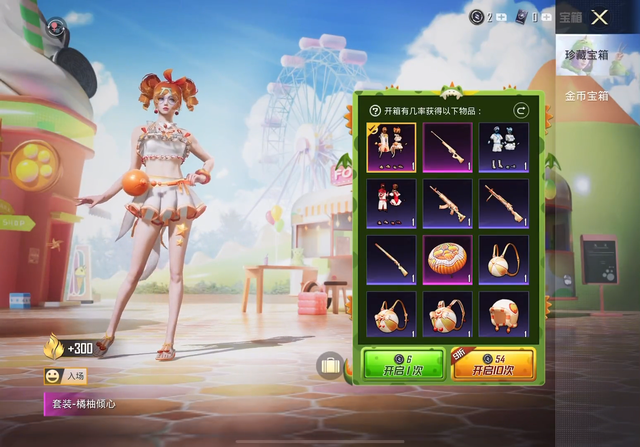This screenshot has height=447, width=640.
Task: Select the blue and white outfit reward
Action: pyautogui.click(x=504, y=148)
